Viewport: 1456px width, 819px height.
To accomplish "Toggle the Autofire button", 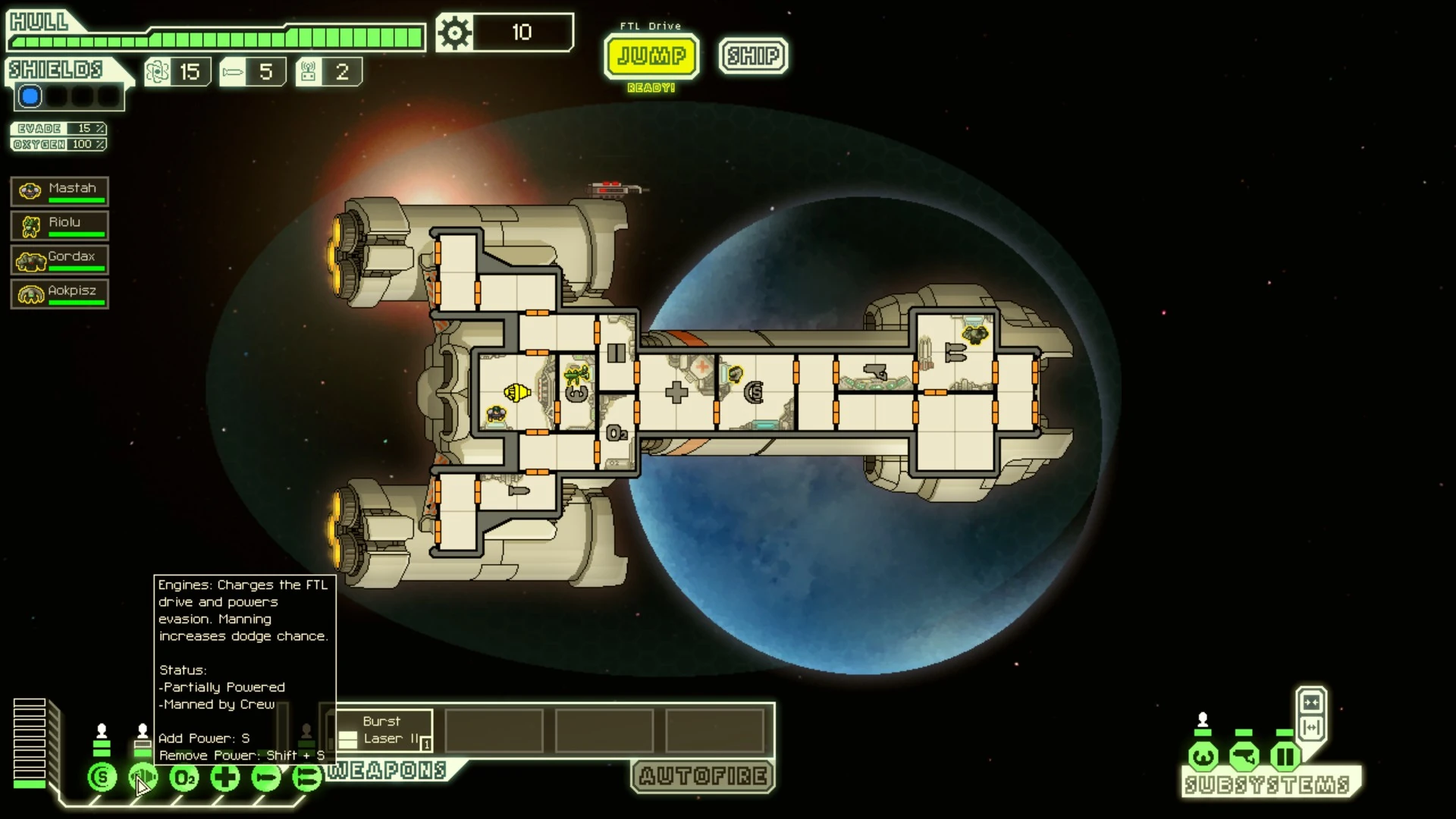I will pos(703,776).
